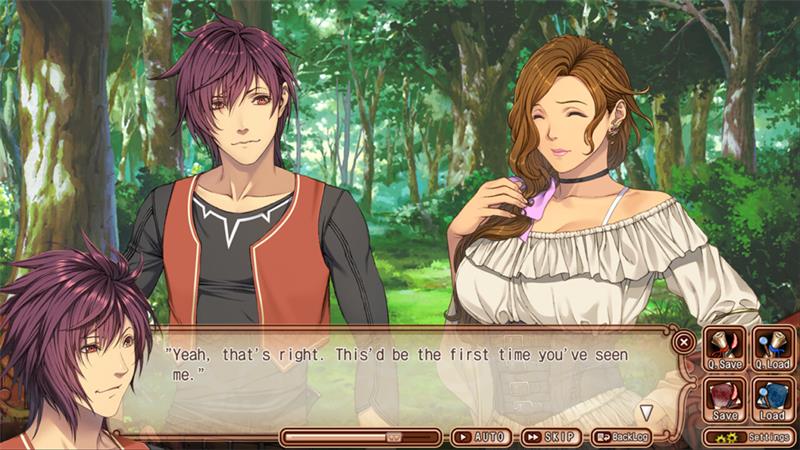Use the Q.Load quick load button
Viewport: 800px width, 450px height.
point(772,350)
